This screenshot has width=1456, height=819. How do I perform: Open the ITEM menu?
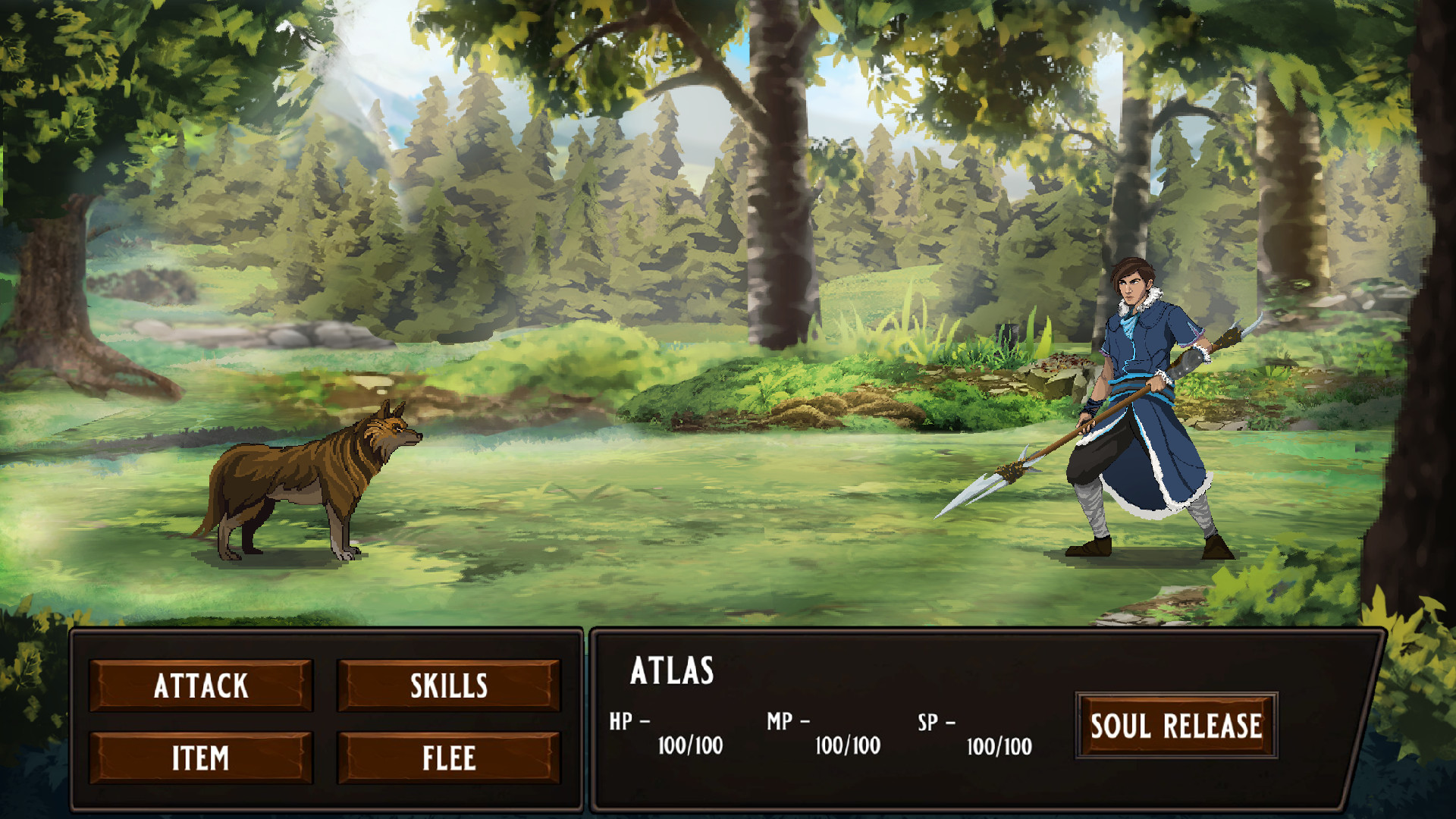200,756
